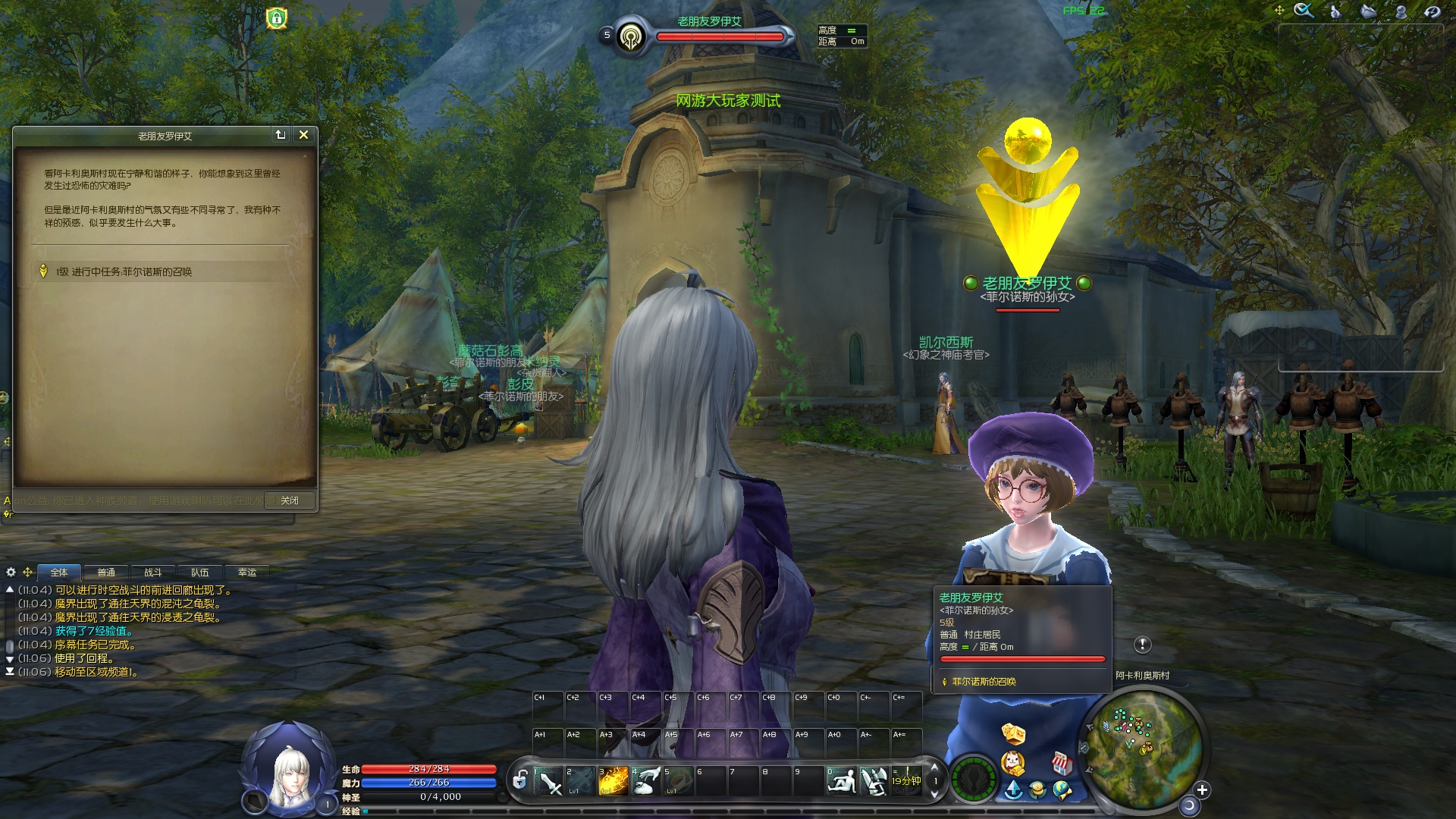Open the shop storefront icon near minimap

pyautogui.click(x=1062, y=762)
